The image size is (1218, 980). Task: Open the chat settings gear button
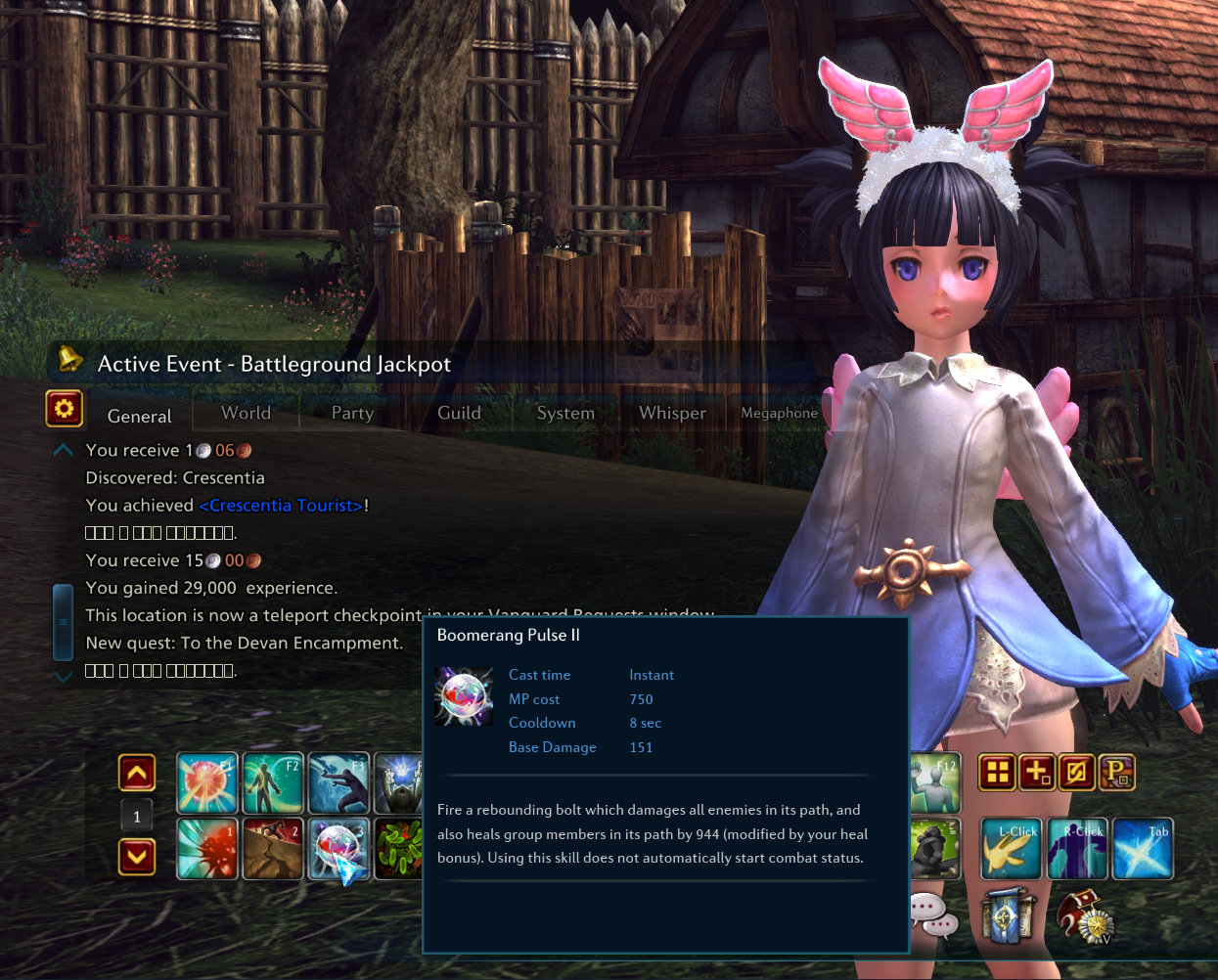point(65,409)
